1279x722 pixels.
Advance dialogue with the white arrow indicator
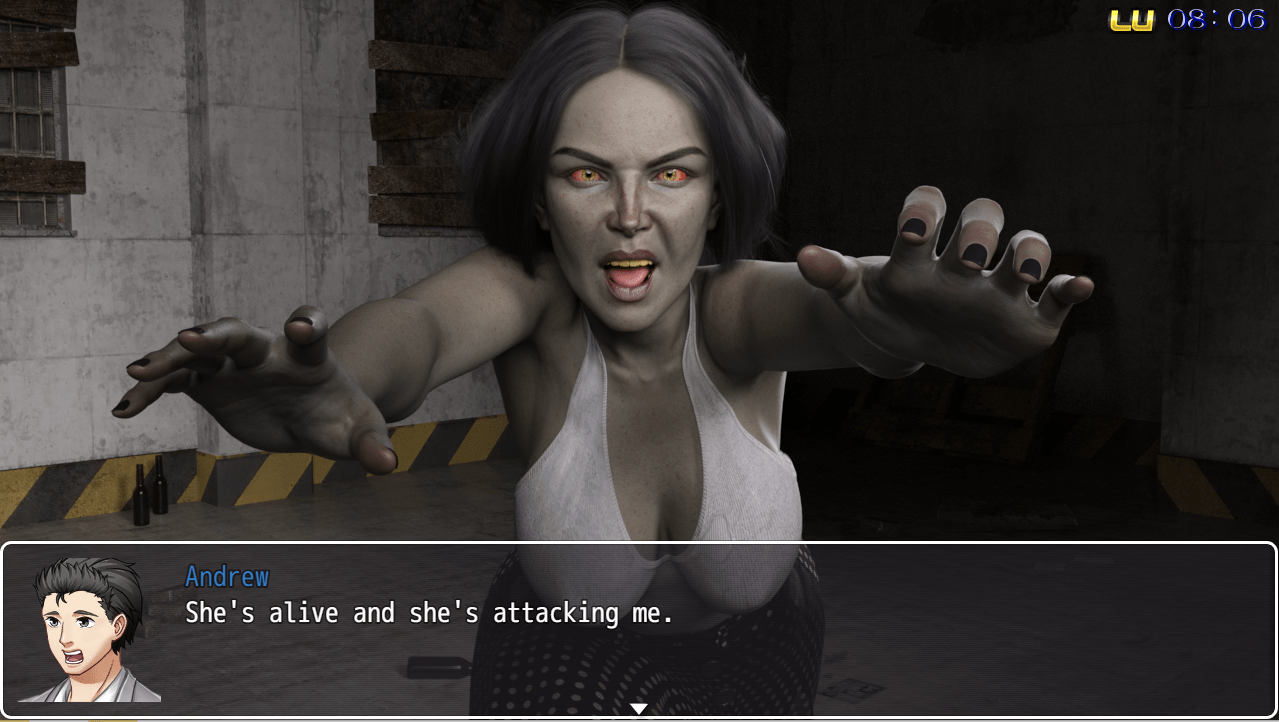point(638,709)
